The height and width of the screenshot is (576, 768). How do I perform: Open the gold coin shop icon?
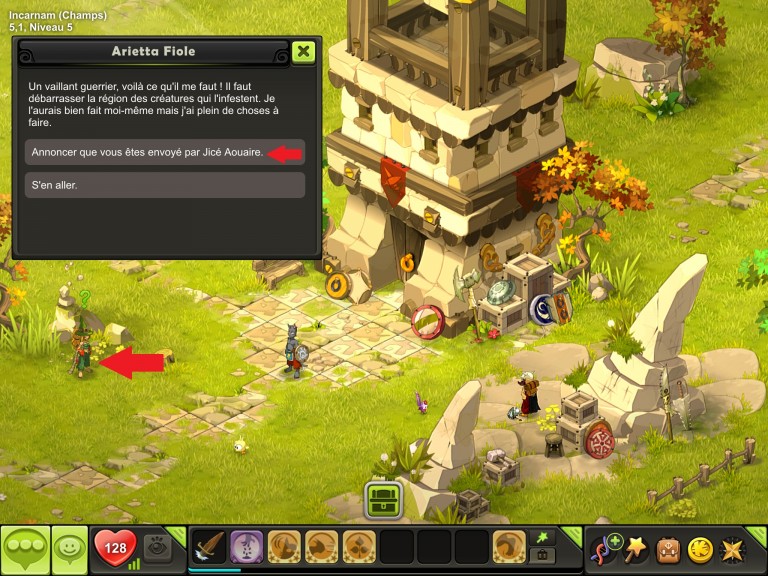click(700, 549)
